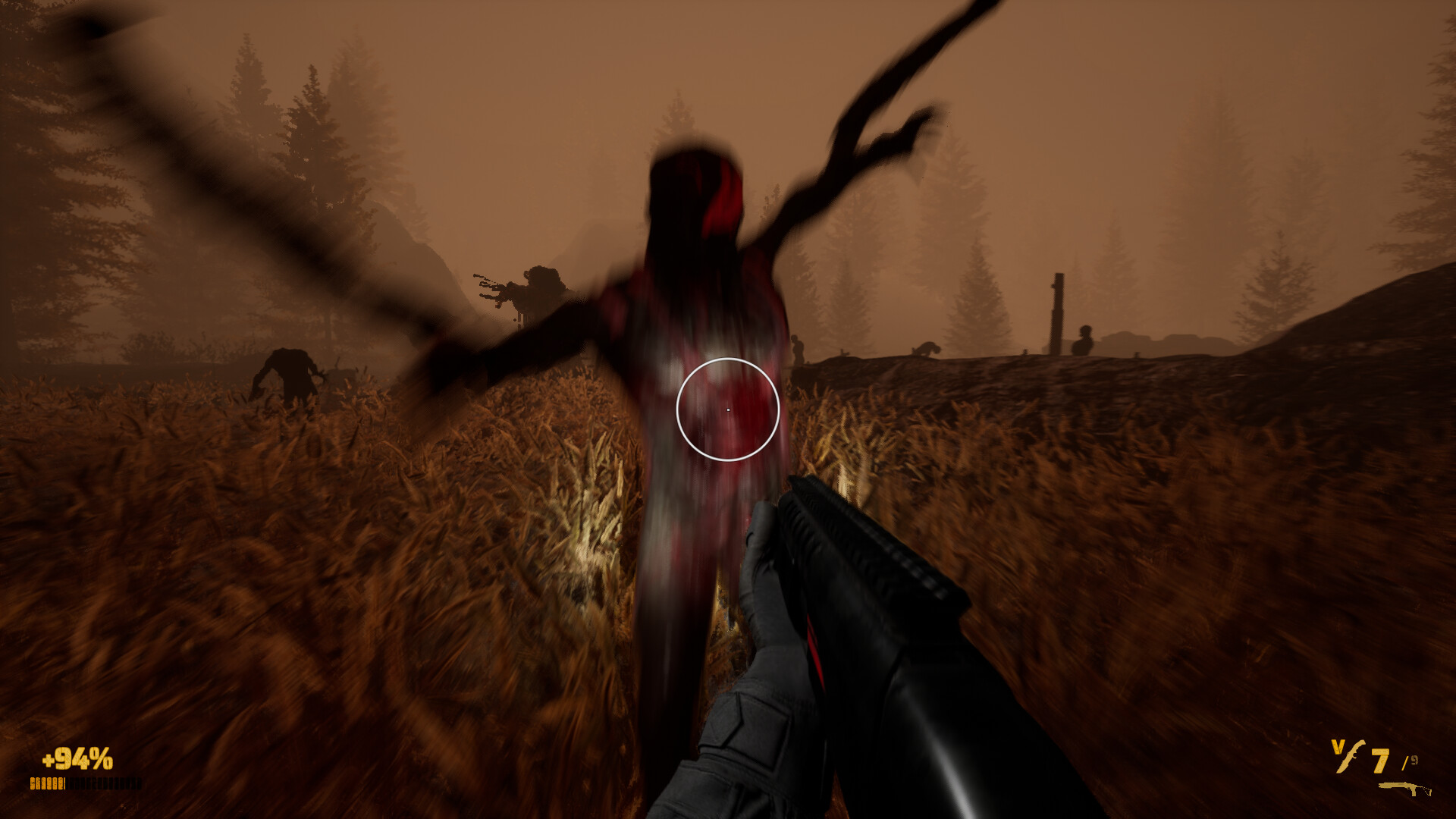Click the empty portion of the stamina bar
Screen dimensions: 1456x819
point(106,783)
